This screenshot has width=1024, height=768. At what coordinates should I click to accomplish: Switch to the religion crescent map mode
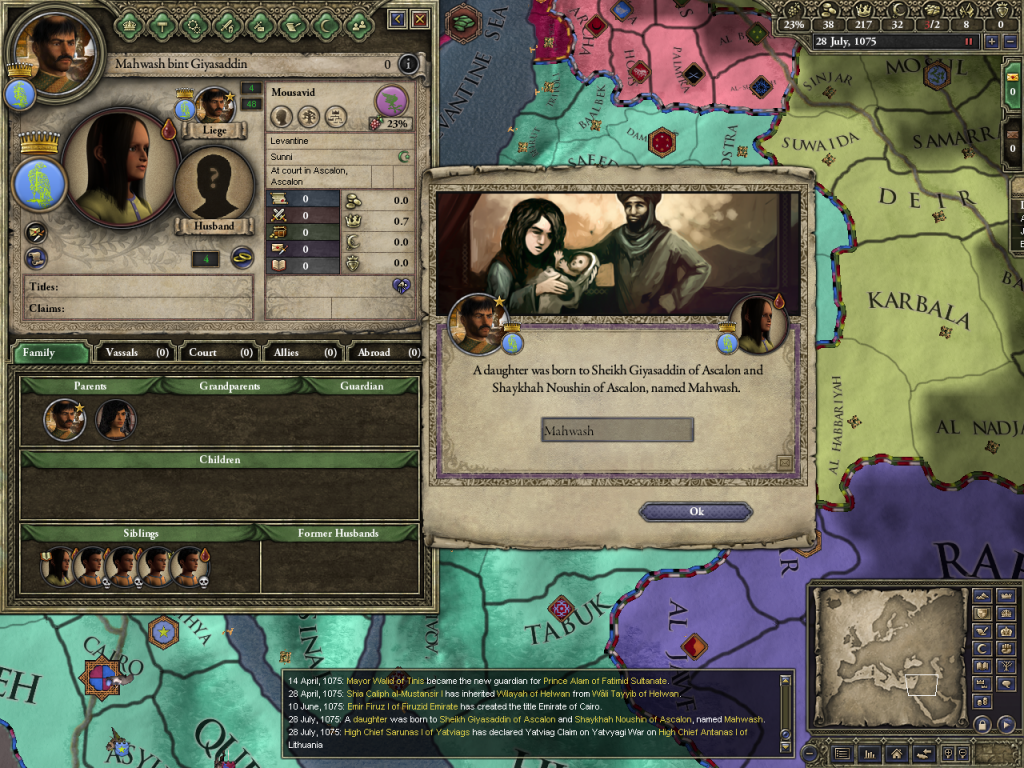click(x=982, y=648)
